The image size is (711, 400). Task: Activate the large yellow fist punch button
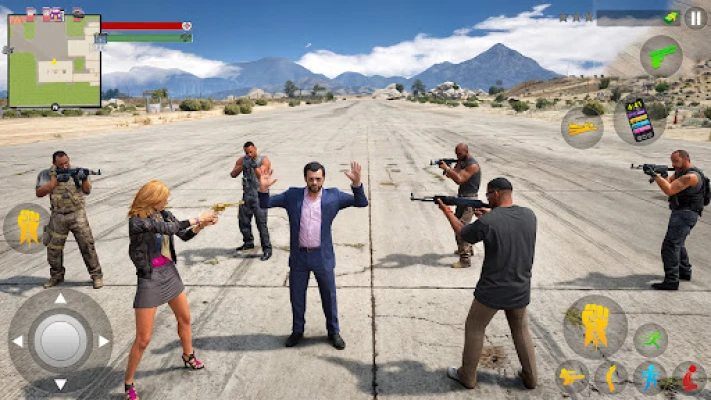595,326
